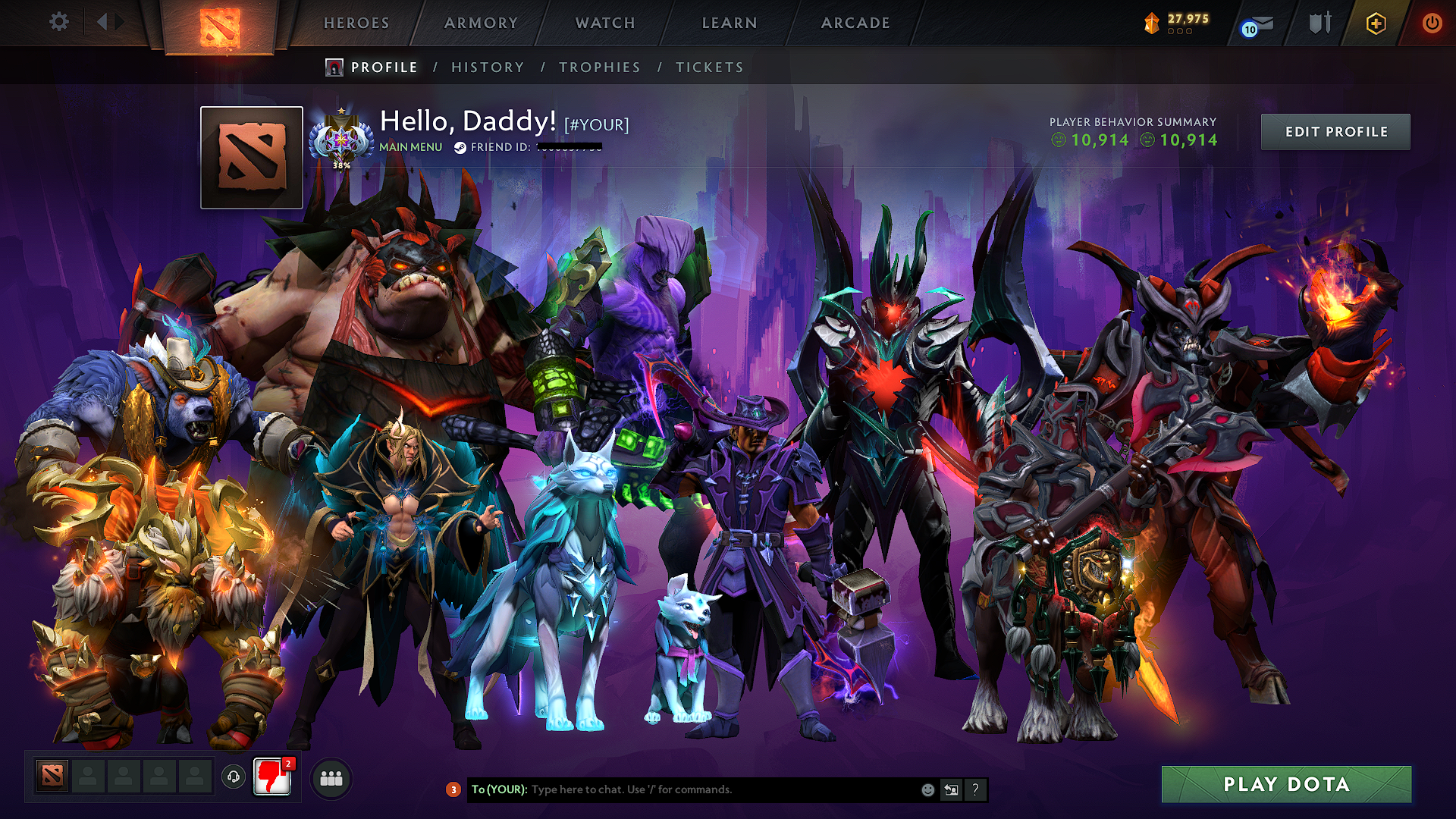The height and width of the screenshot is (819, 1456).
Task: Click the power button to exit Dota
Action: coord(1432,23)
